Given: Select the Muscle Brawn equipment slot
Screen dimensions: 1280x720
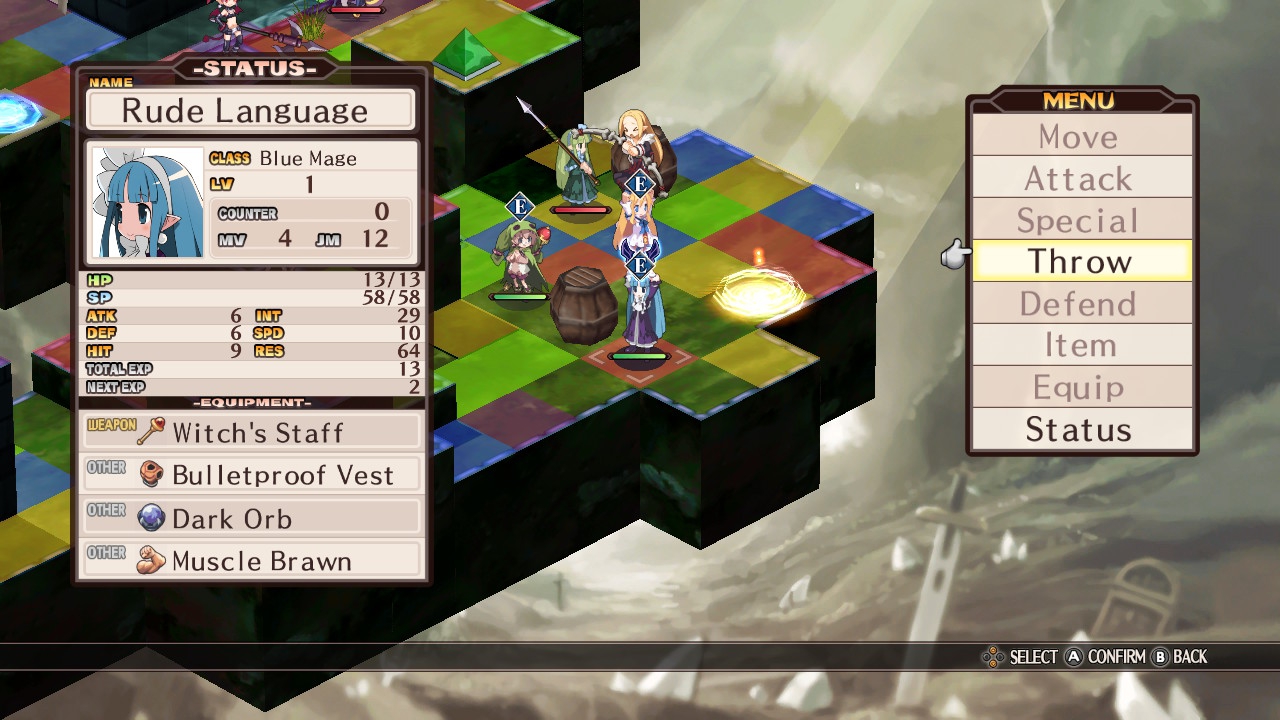Looking at the screenshot, I should [x=252, y=561].
